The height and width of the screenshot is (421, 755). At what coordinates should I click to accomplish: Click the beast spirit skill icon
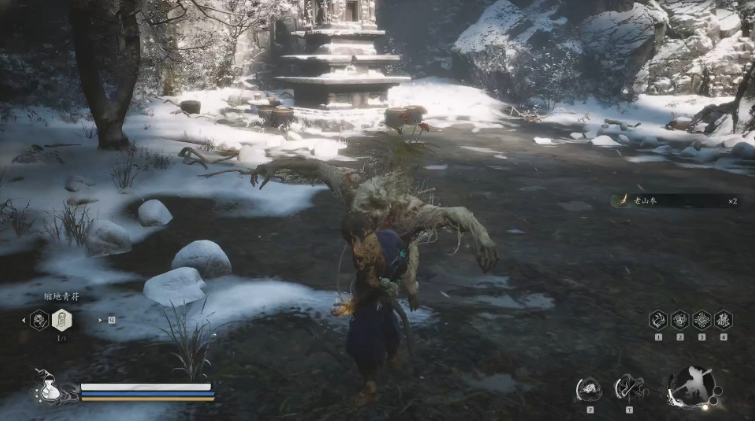589,388
